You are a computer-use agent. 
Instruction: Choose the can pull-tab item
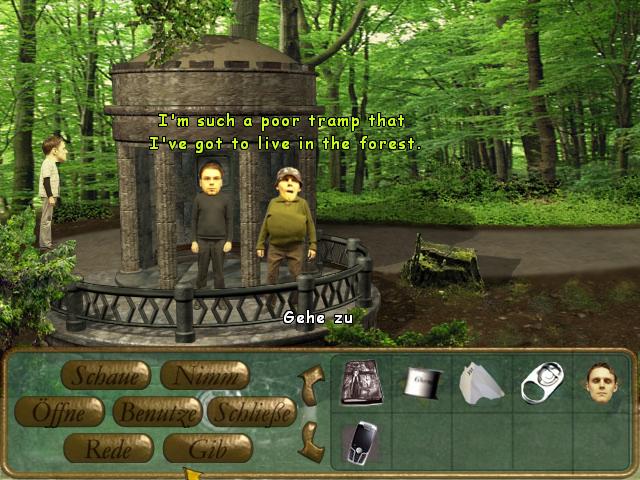542,381
